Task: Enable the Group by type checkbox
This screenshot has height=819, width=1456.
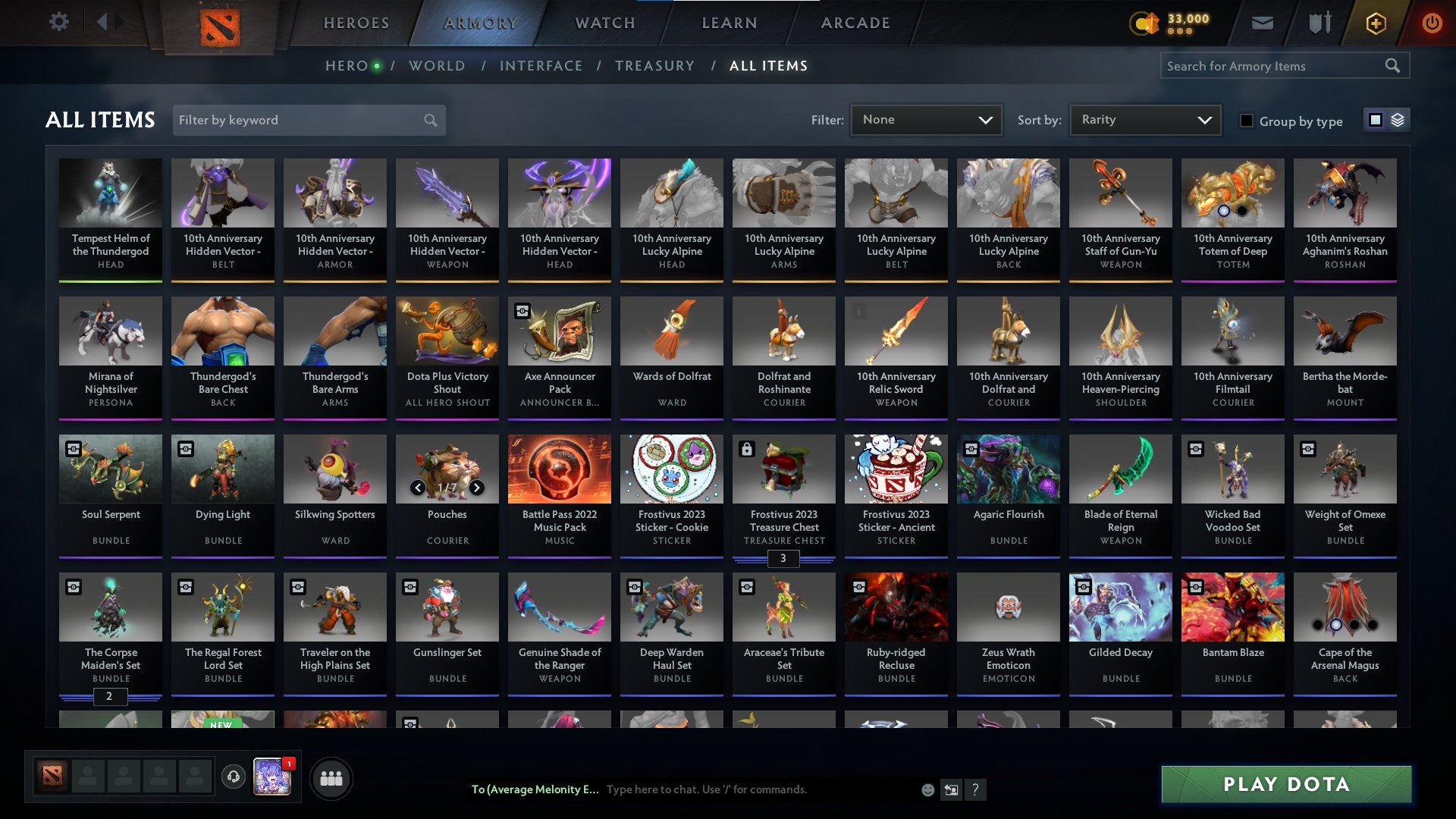Action: click(1246, 121)
